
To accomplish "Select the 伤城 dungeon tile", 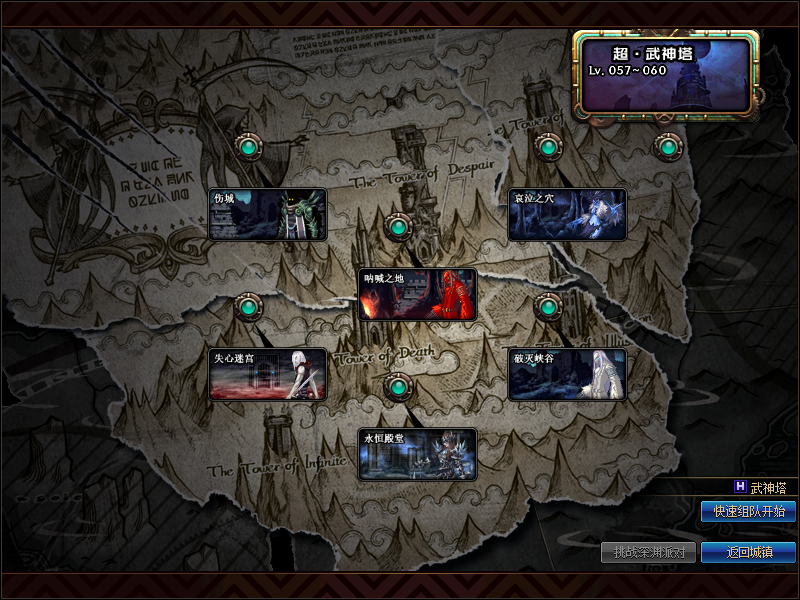I will (x=267, y=214).
